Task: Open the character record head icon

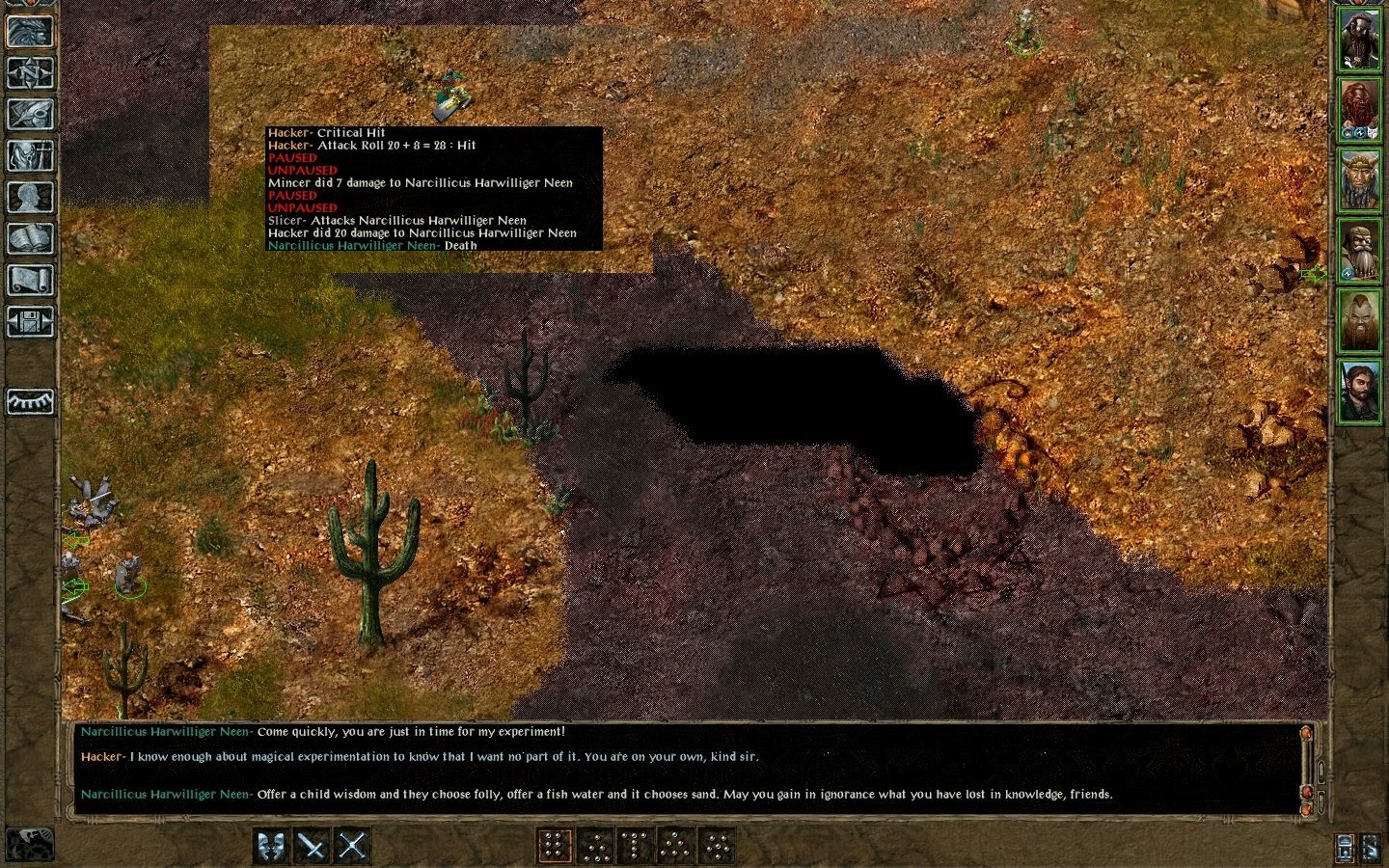Action: (30, 197)
